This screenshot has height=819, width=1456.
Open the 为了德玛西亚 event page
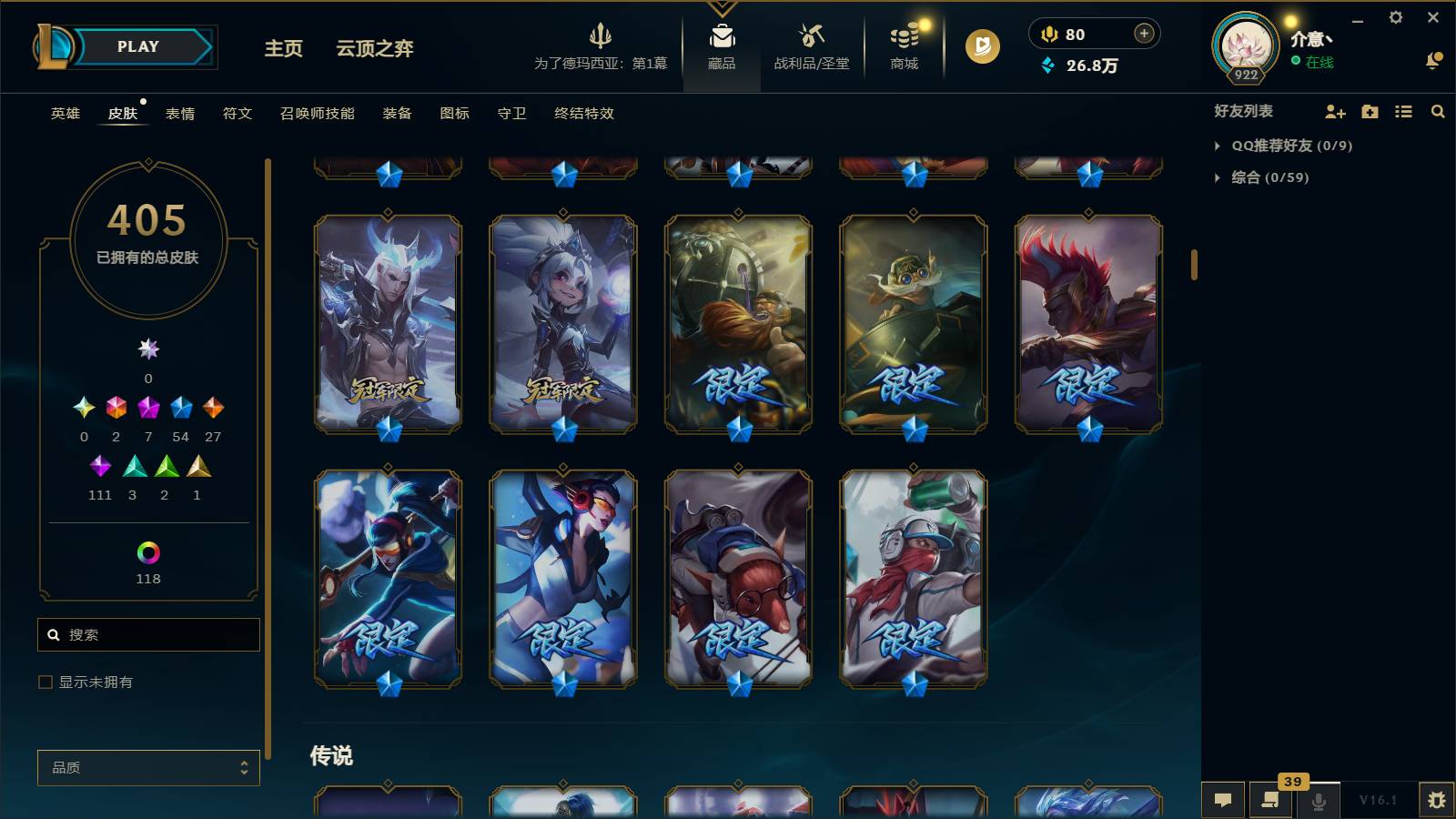602,47
